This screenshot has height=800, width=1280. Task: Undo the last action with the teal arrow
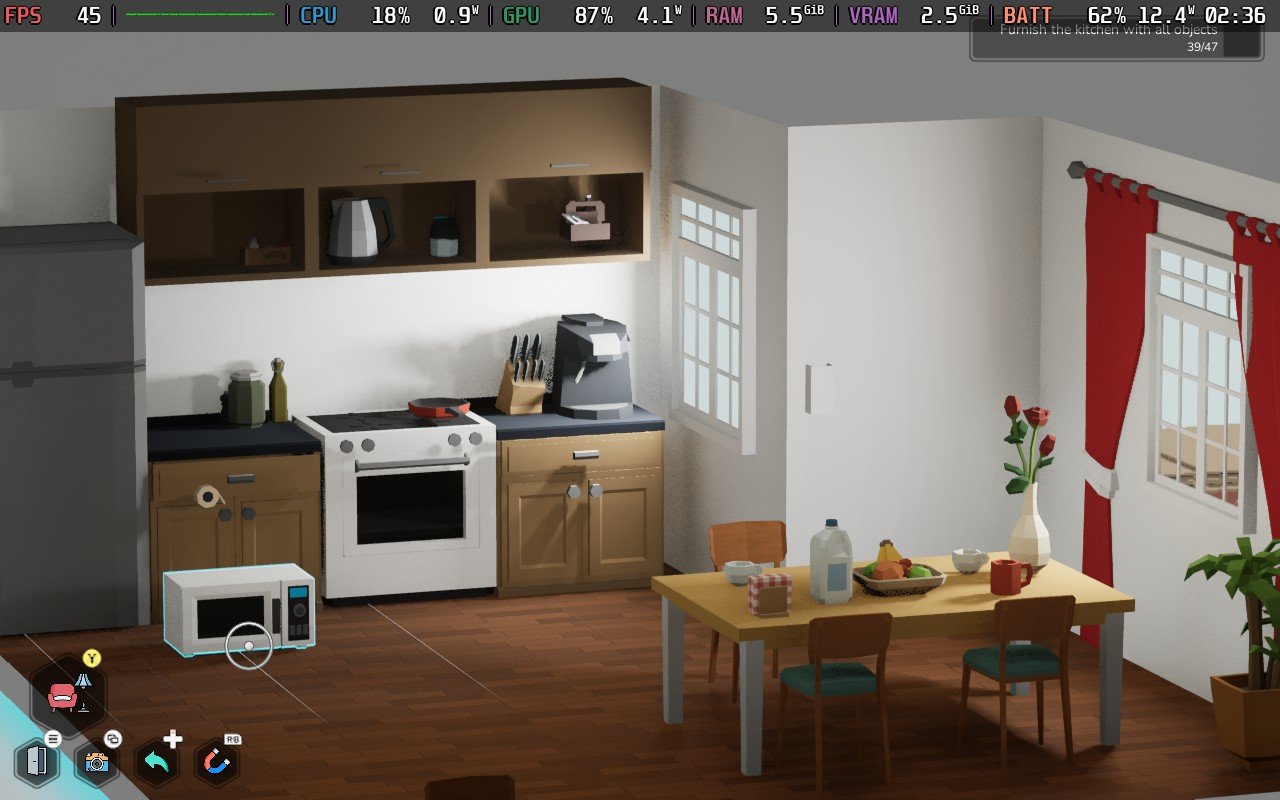coord(156,763)
